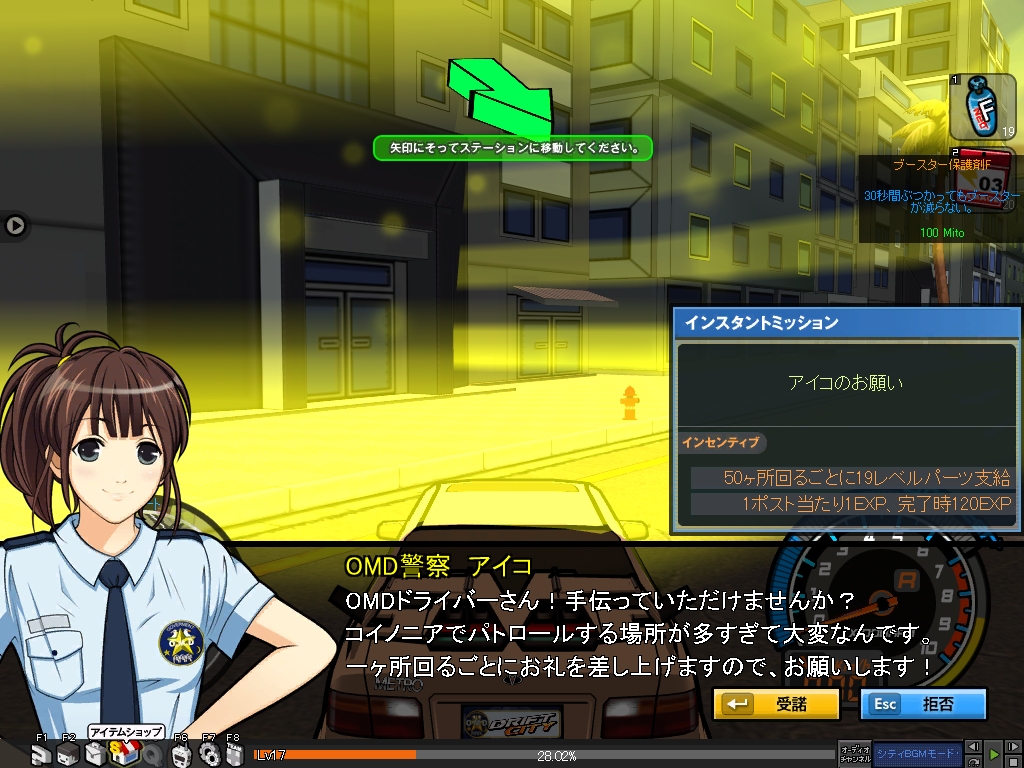Open the Item Shop store icon

(125, 755)
